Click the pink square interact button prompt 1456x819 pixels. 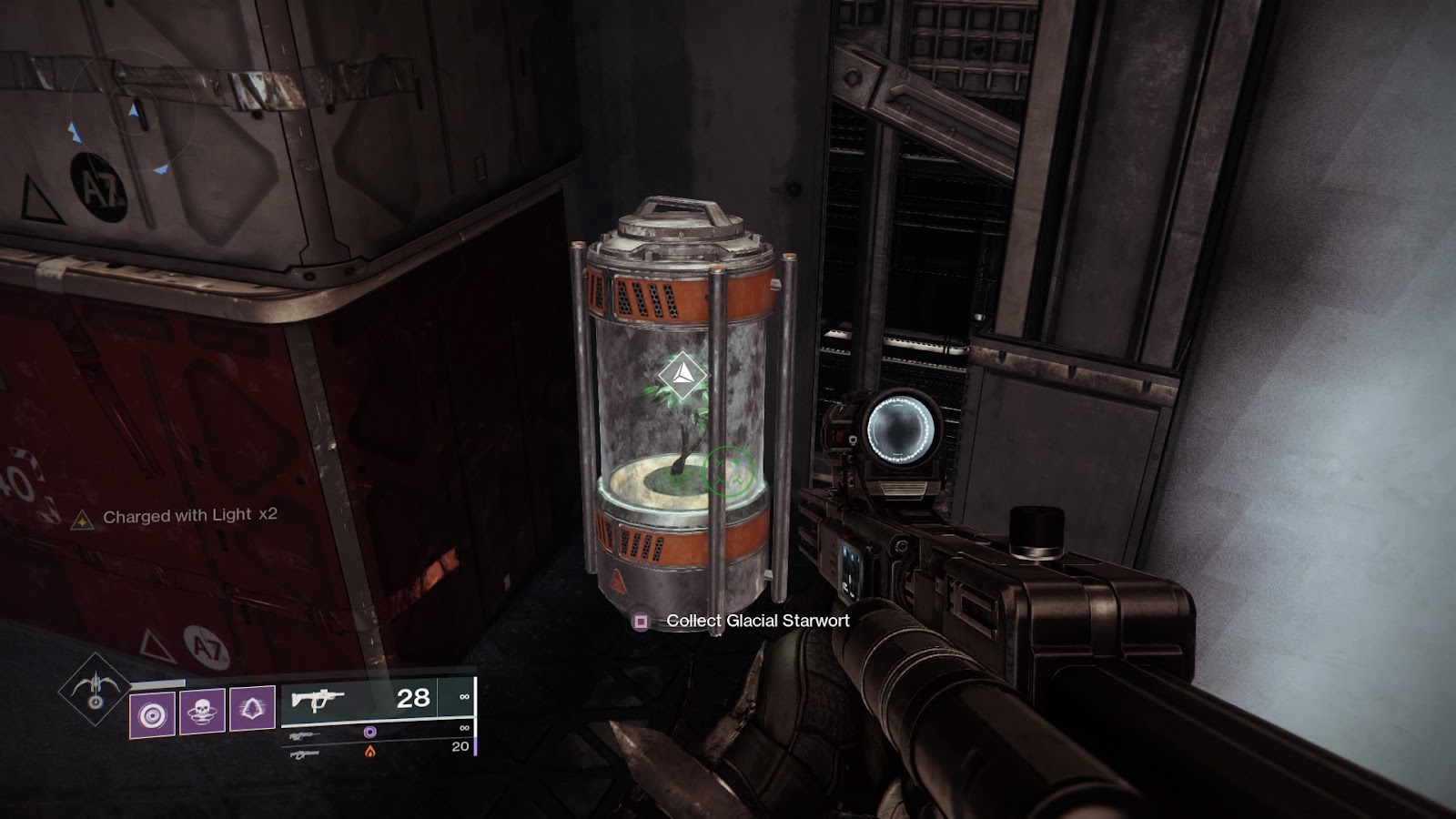pyautogui.click(x=642, y=622)
